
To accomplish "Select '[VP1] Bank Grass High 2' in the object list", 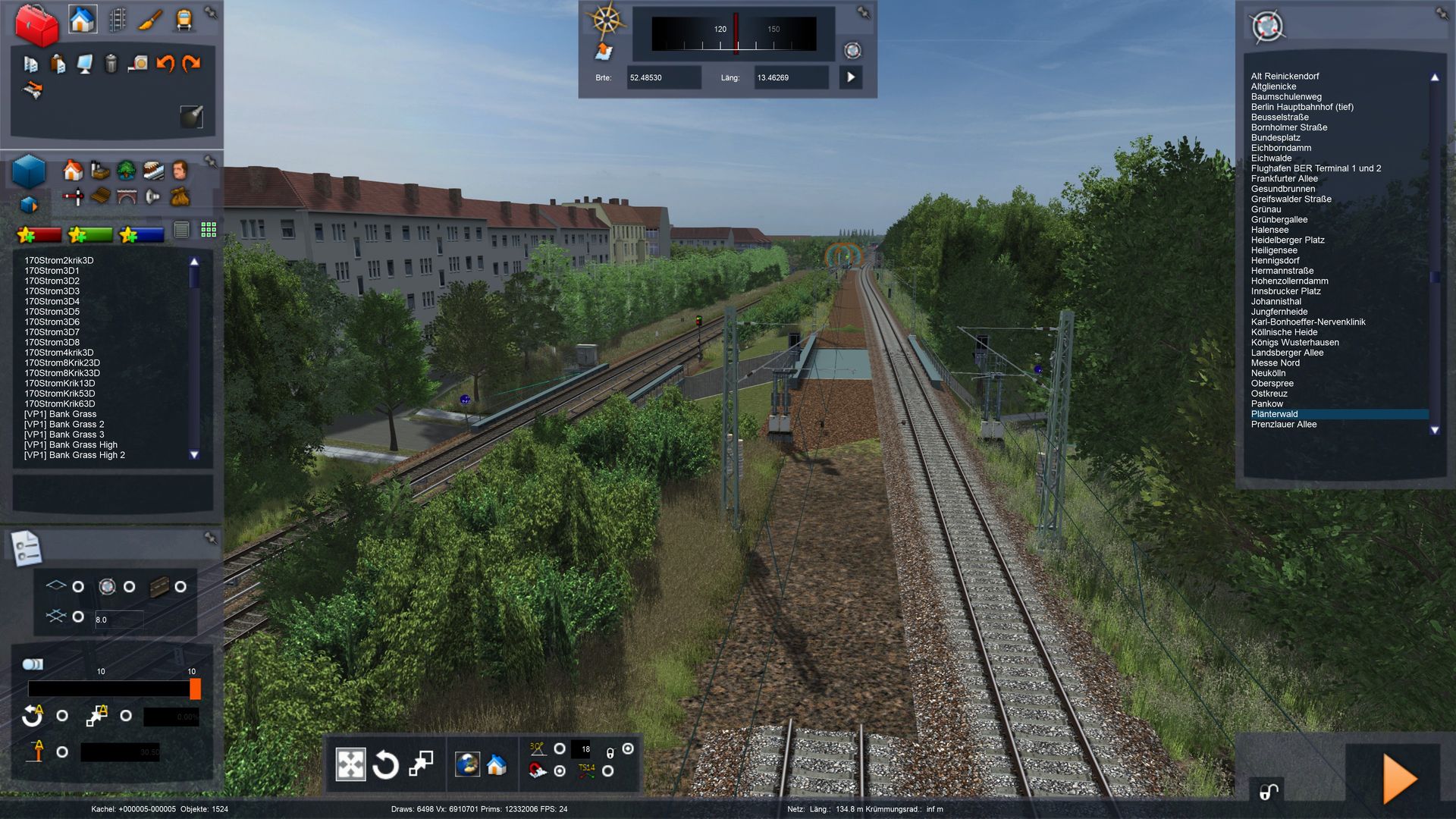I will click(74, 455).
